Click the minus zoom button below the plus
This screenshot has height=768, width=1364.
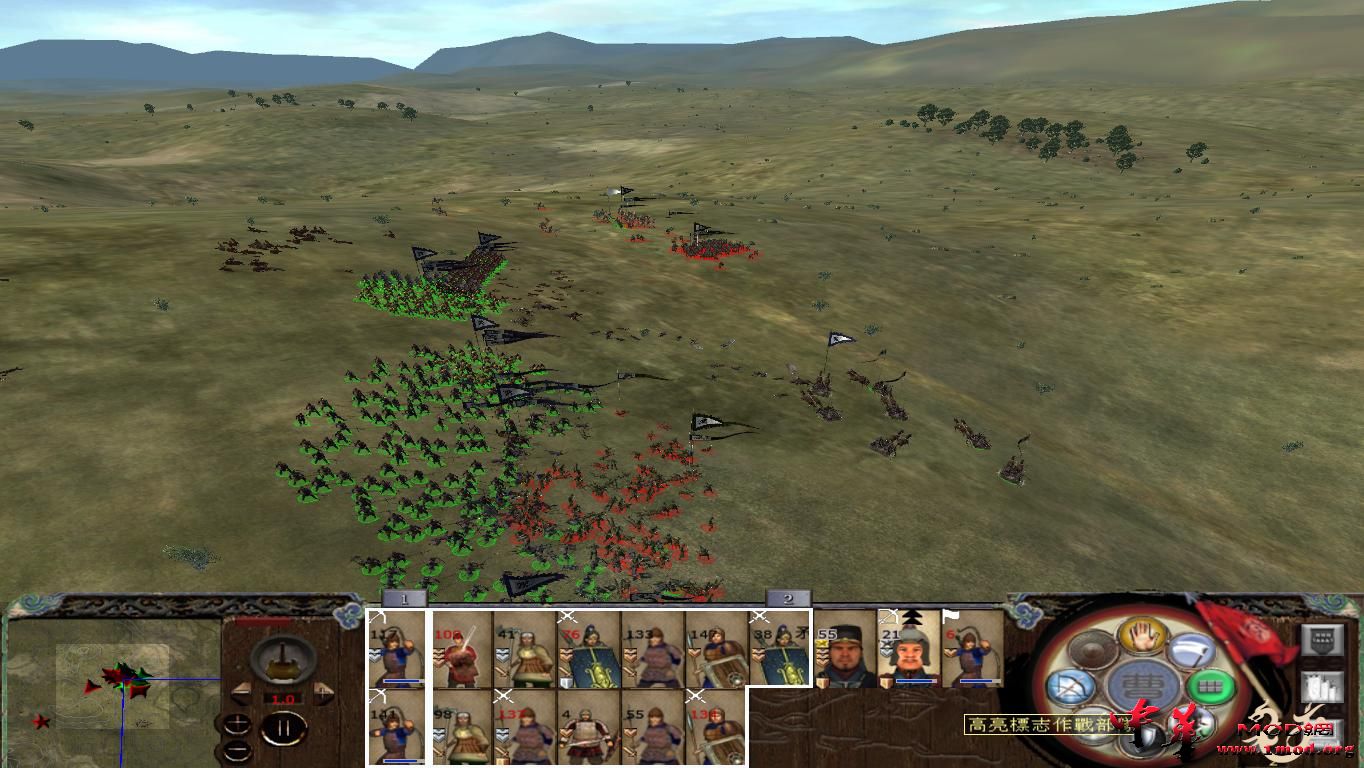[237, 749]
